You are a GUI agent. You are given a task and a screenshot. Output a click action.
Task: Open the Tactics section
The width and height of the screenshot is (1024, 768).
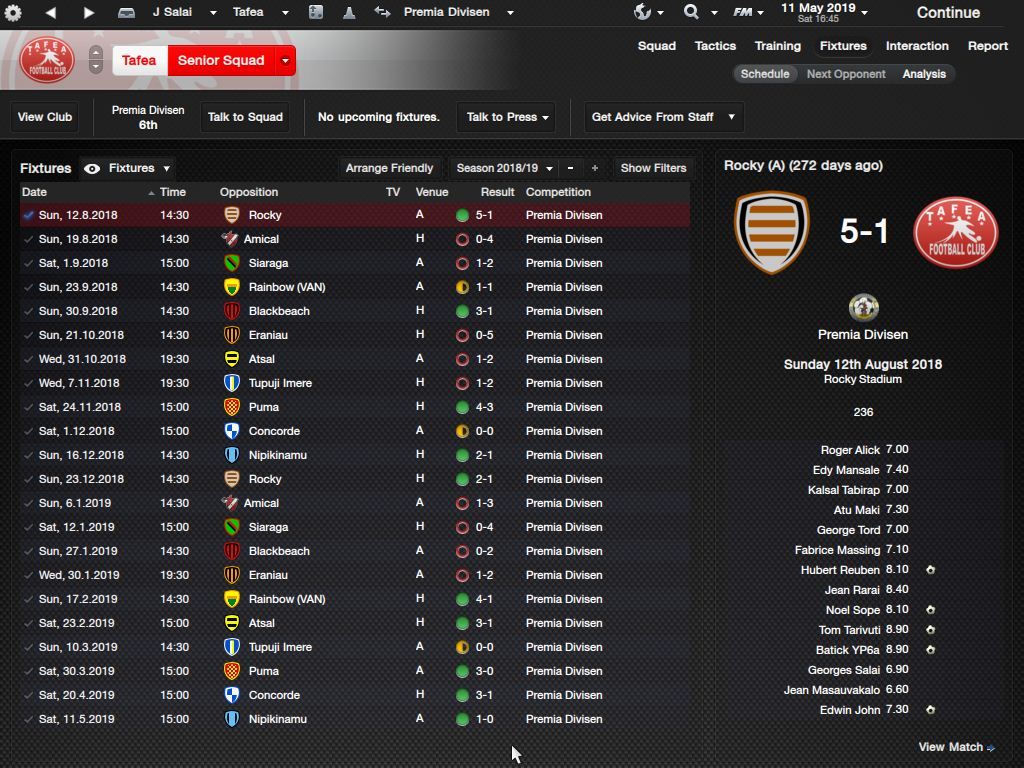click(715, 46)
